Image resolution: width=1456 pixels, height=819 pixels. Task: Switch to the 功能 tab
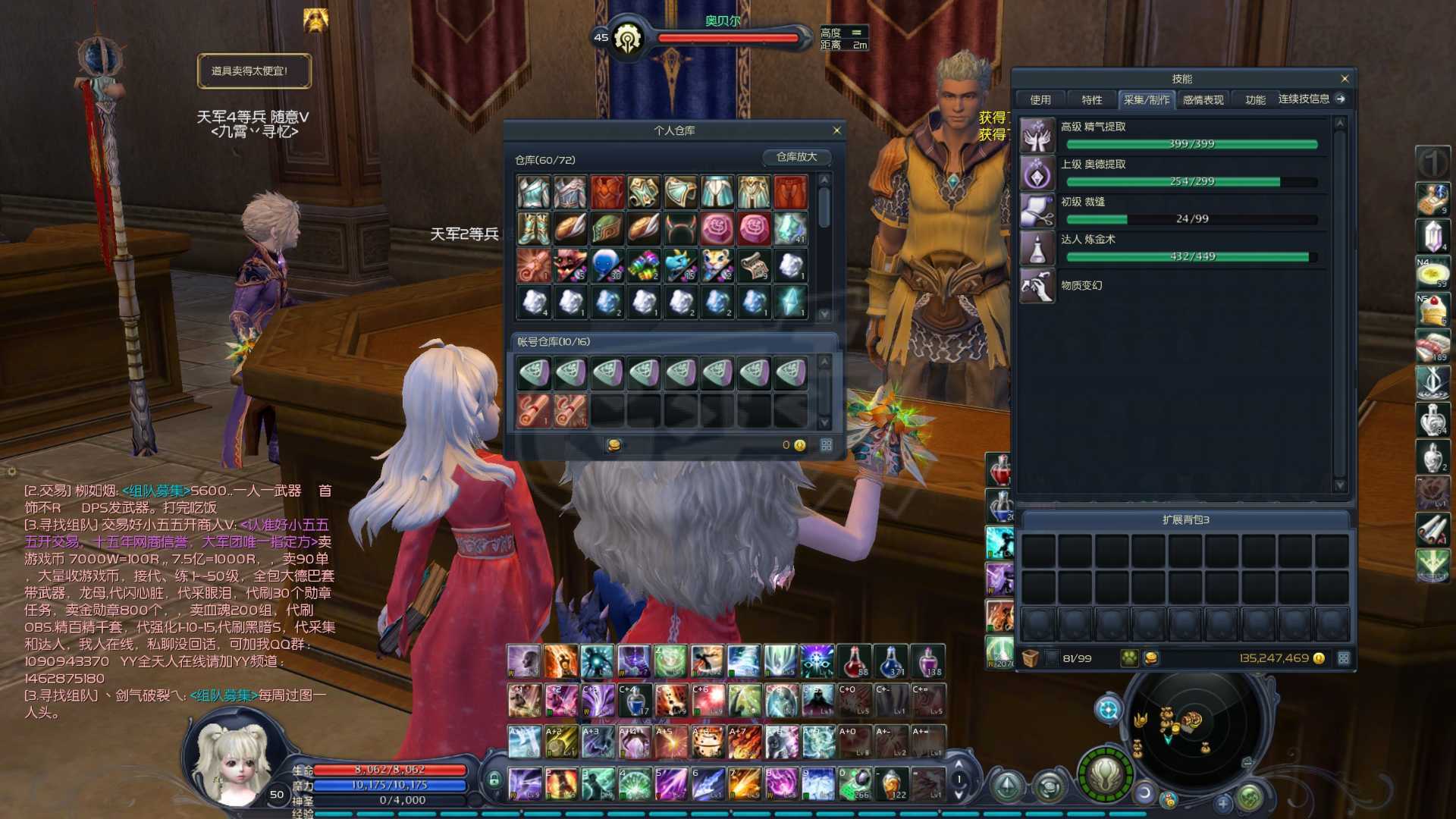(1255, 100)
